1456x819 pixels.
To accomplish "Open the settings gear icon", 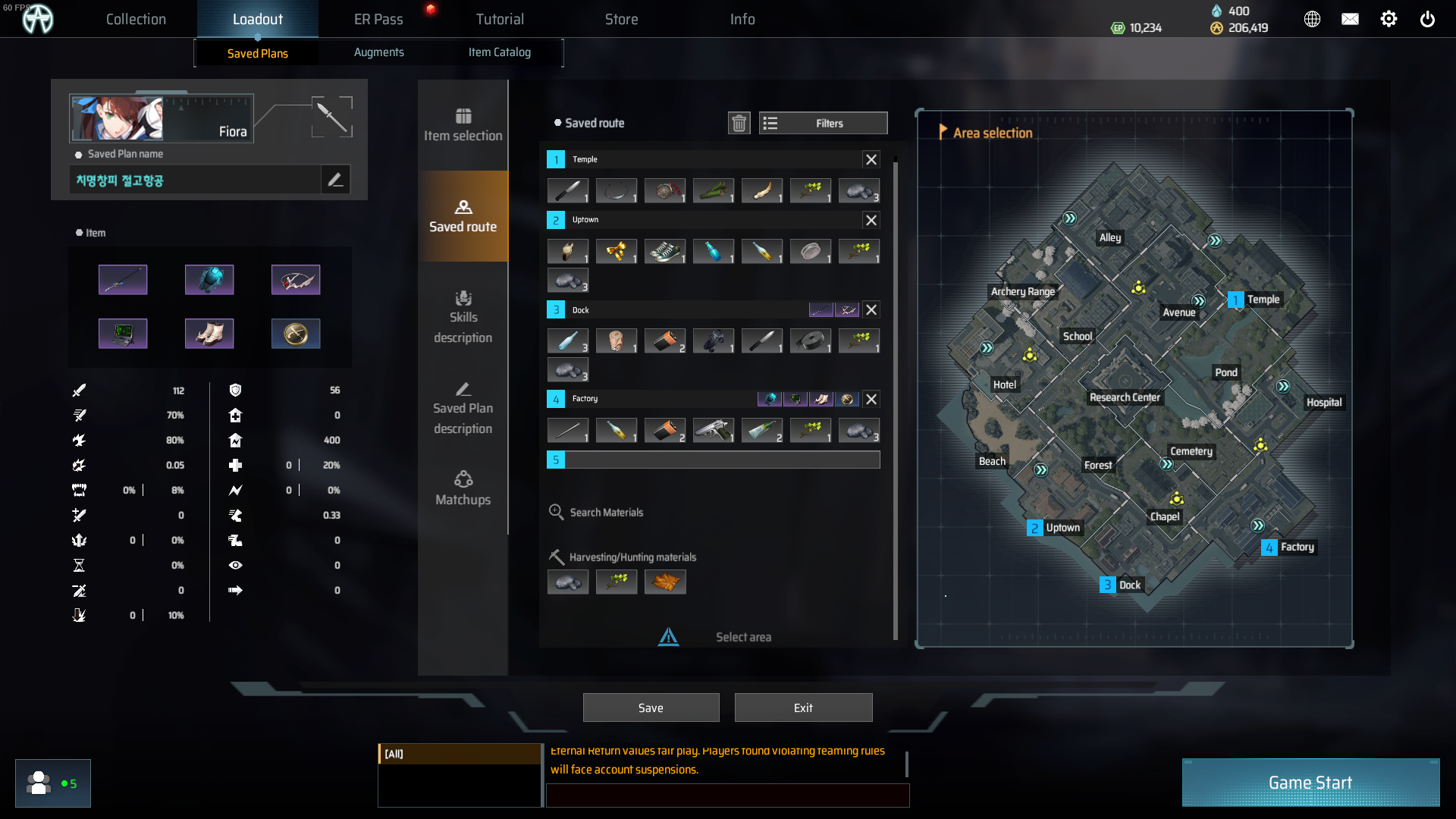I will coord(1389,19).
